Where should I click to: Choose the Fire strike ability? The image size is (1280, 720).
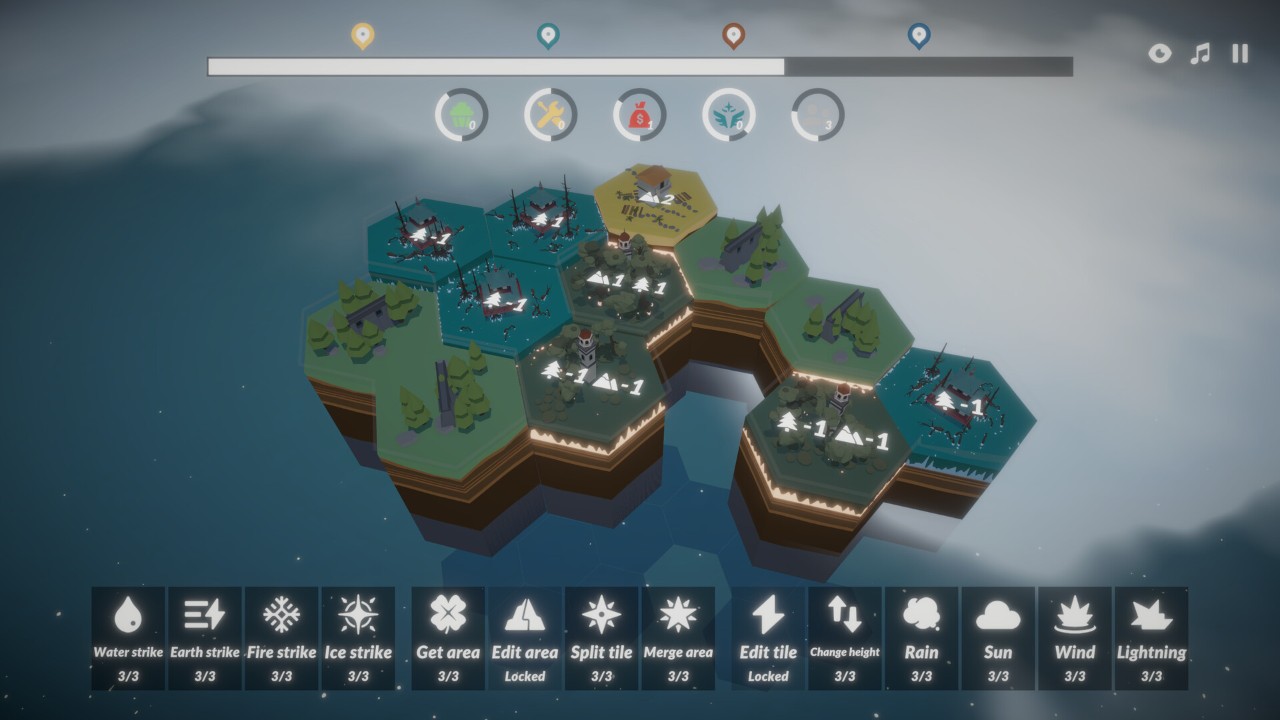(282, 637)
